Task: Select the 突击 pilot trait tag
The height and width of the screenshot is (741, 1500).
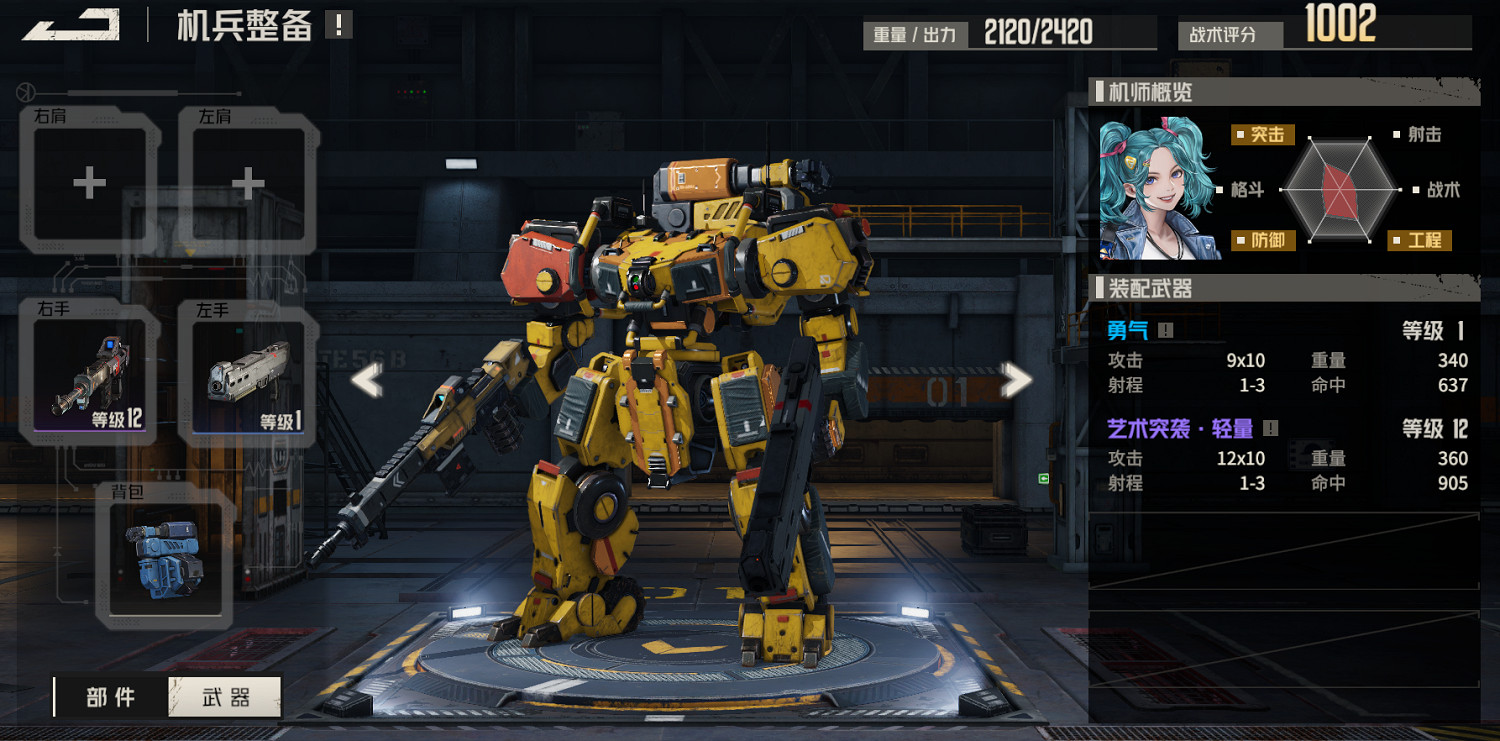Action: (1264, 135)
